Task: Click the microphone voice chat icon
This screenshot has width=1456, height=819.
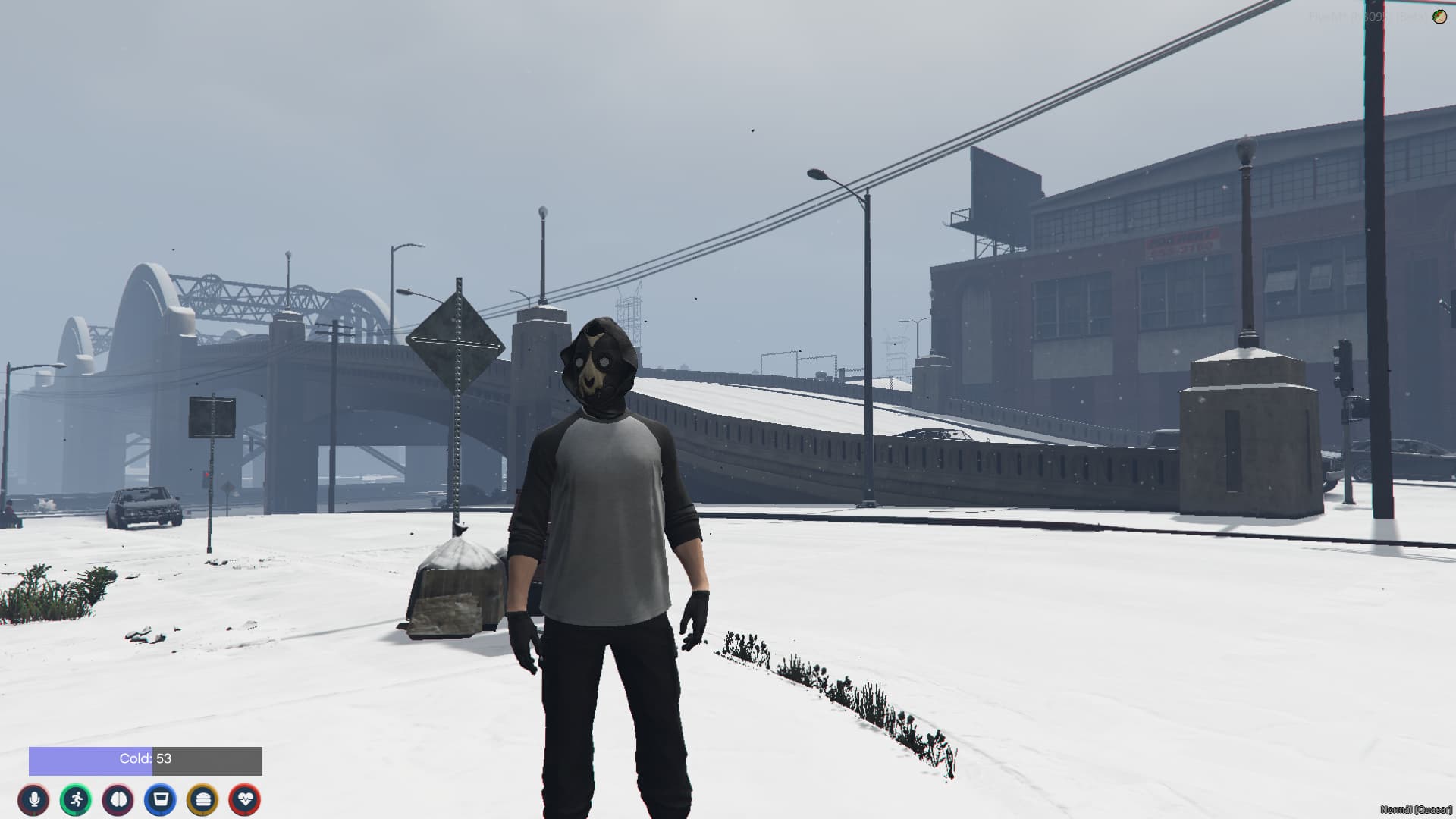Action: [36, 800]
